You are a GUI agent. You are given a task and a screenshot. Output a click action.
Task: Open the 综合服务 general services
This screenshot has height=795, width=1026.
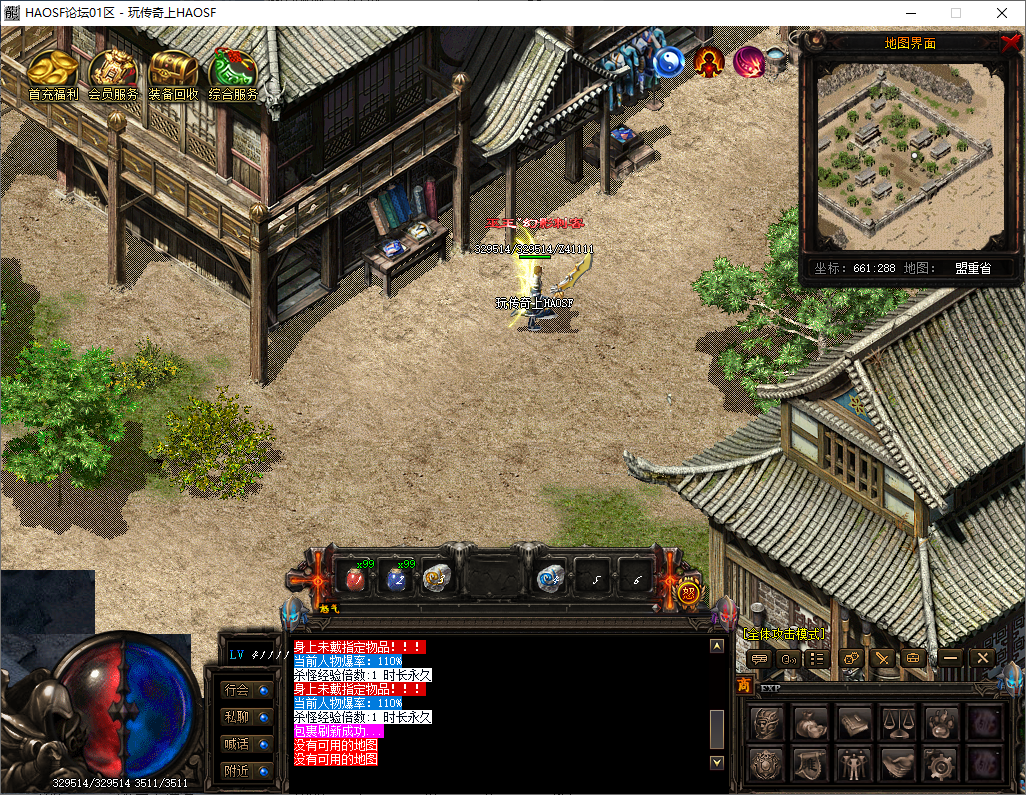233,72
